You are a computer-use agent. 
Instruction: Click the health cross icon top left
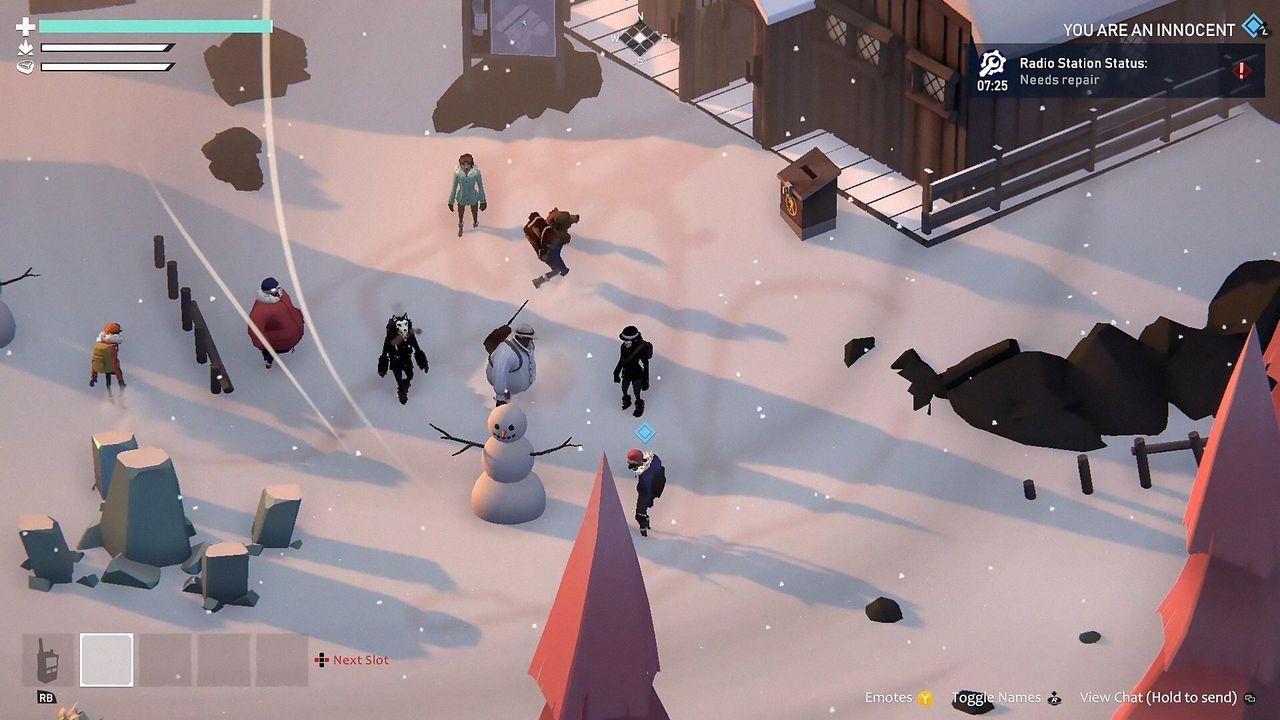[25, 27]
